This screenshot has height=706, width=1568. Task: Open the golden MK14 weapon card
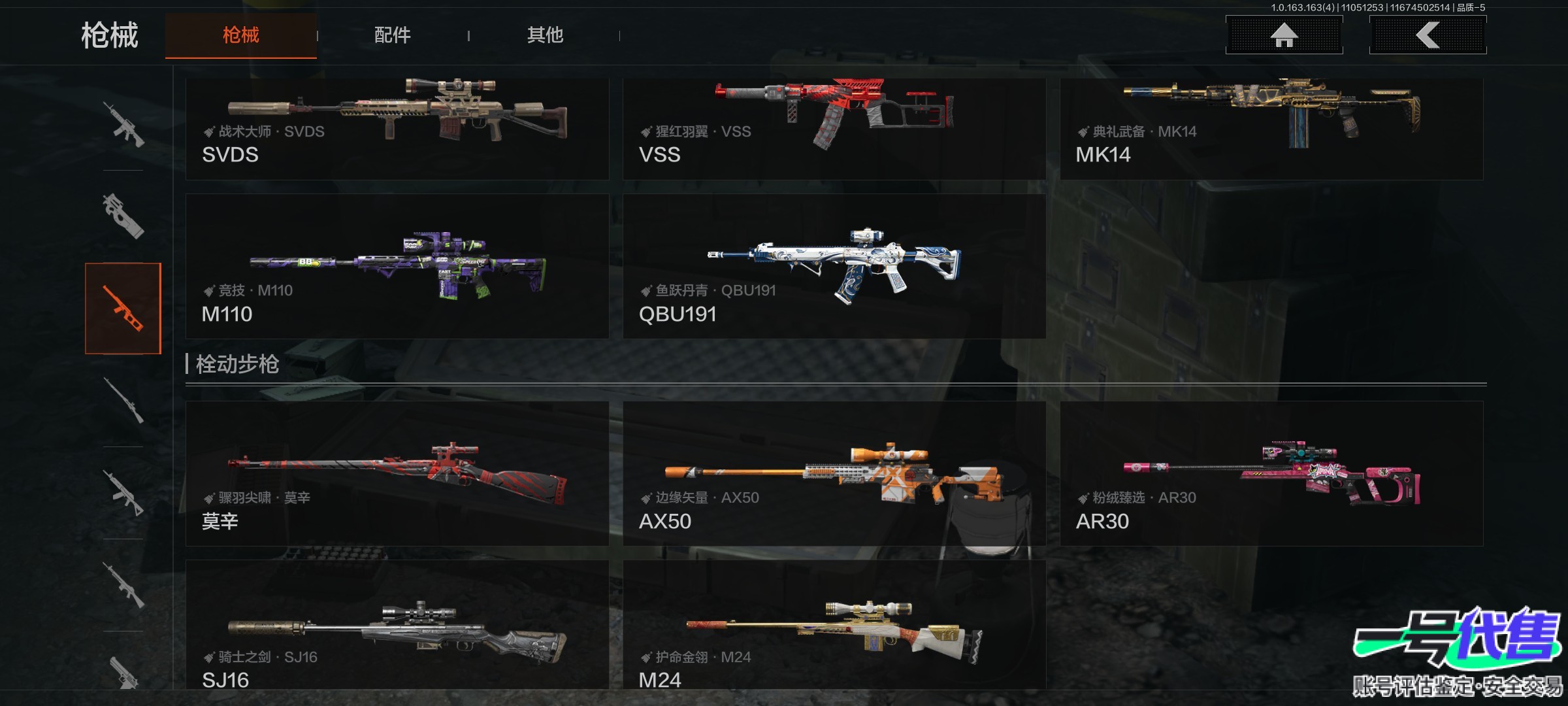point(1271,128)
